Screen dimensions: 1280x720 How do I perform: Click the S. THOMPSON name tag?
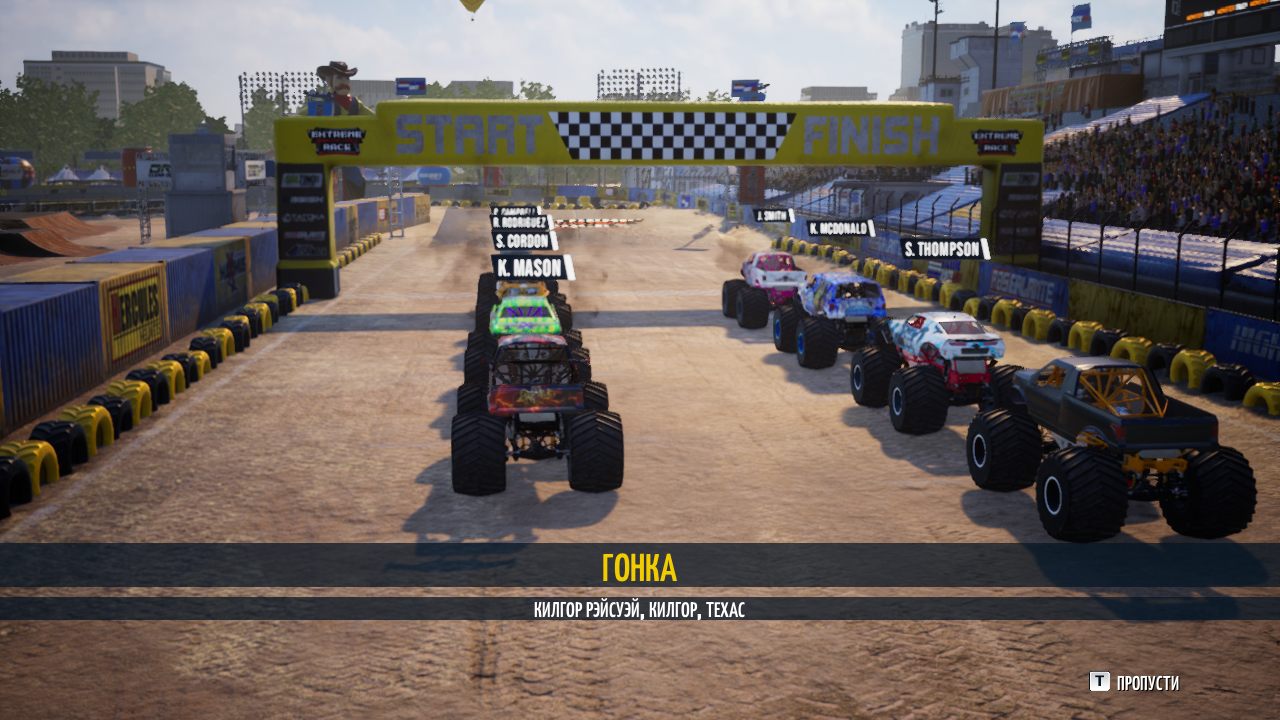tap(940, 248)
